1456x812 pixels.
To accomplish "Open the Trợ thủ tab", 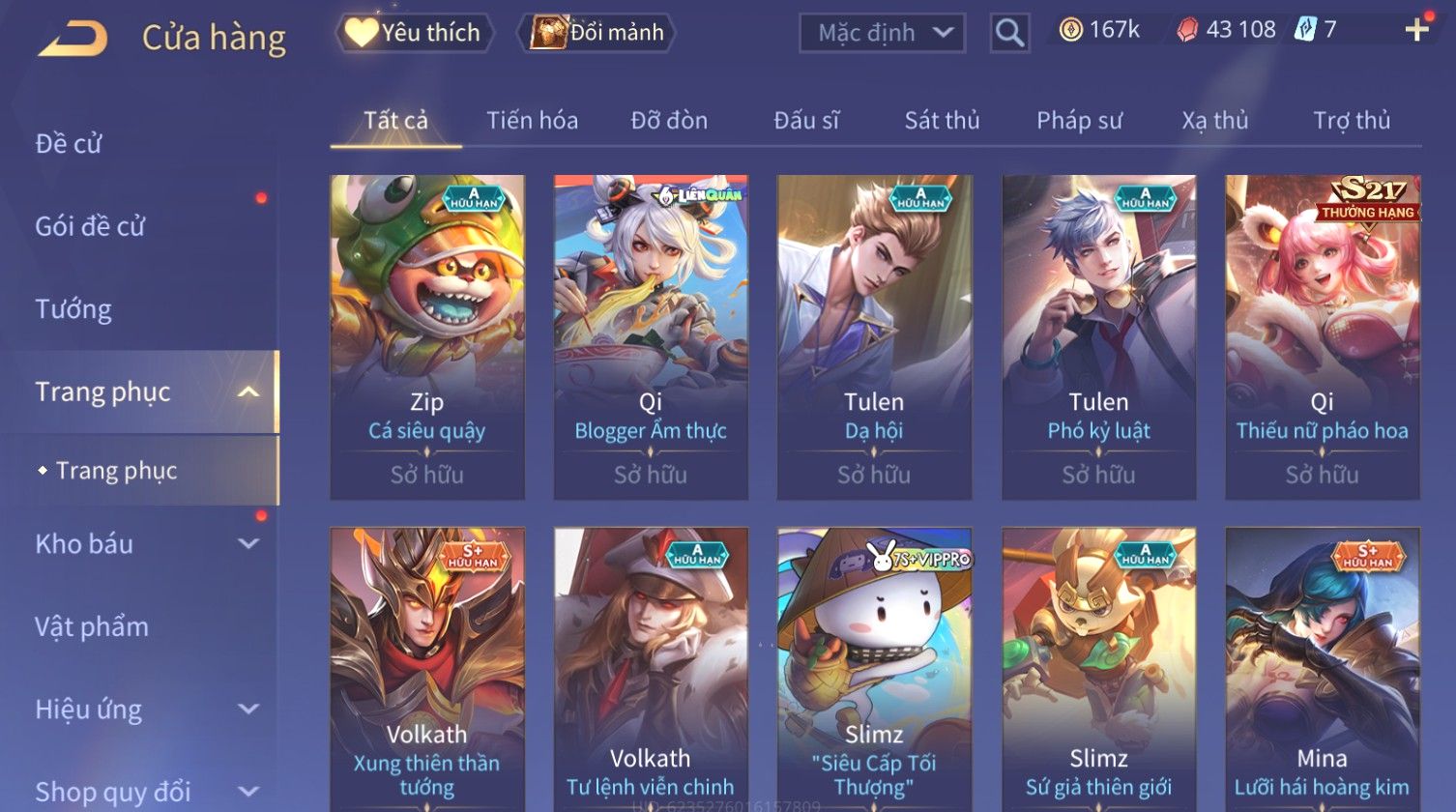I will point(1351,121).
